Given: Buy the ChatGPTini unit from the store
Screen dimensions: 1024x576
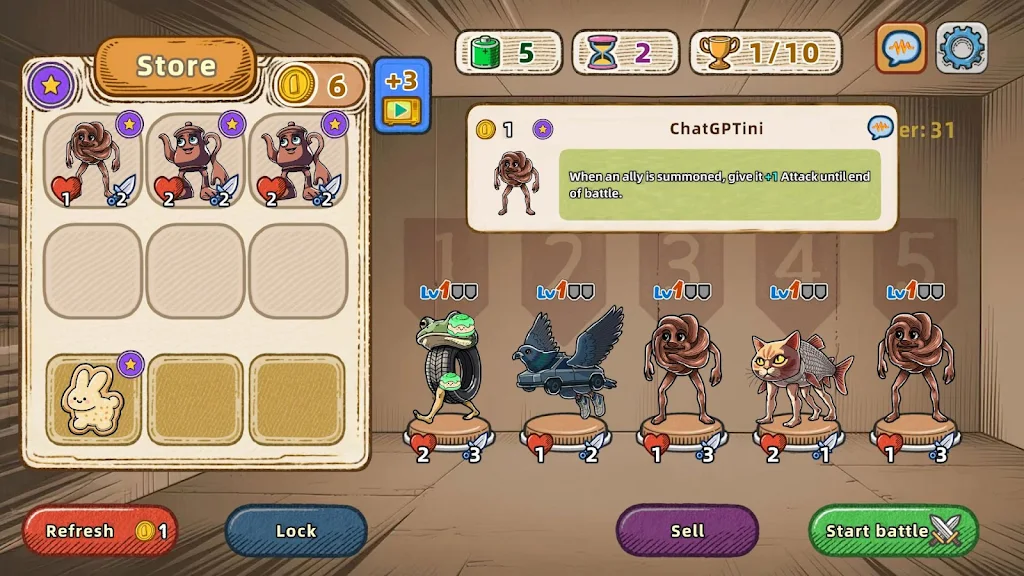Looking at the screenshot, I should (x=94, y=160).
